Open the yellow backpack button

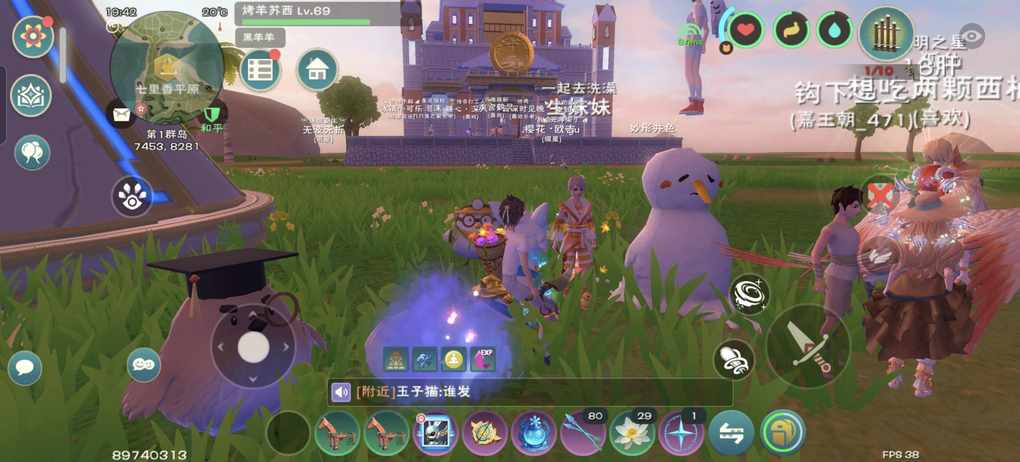click(782, 433)
